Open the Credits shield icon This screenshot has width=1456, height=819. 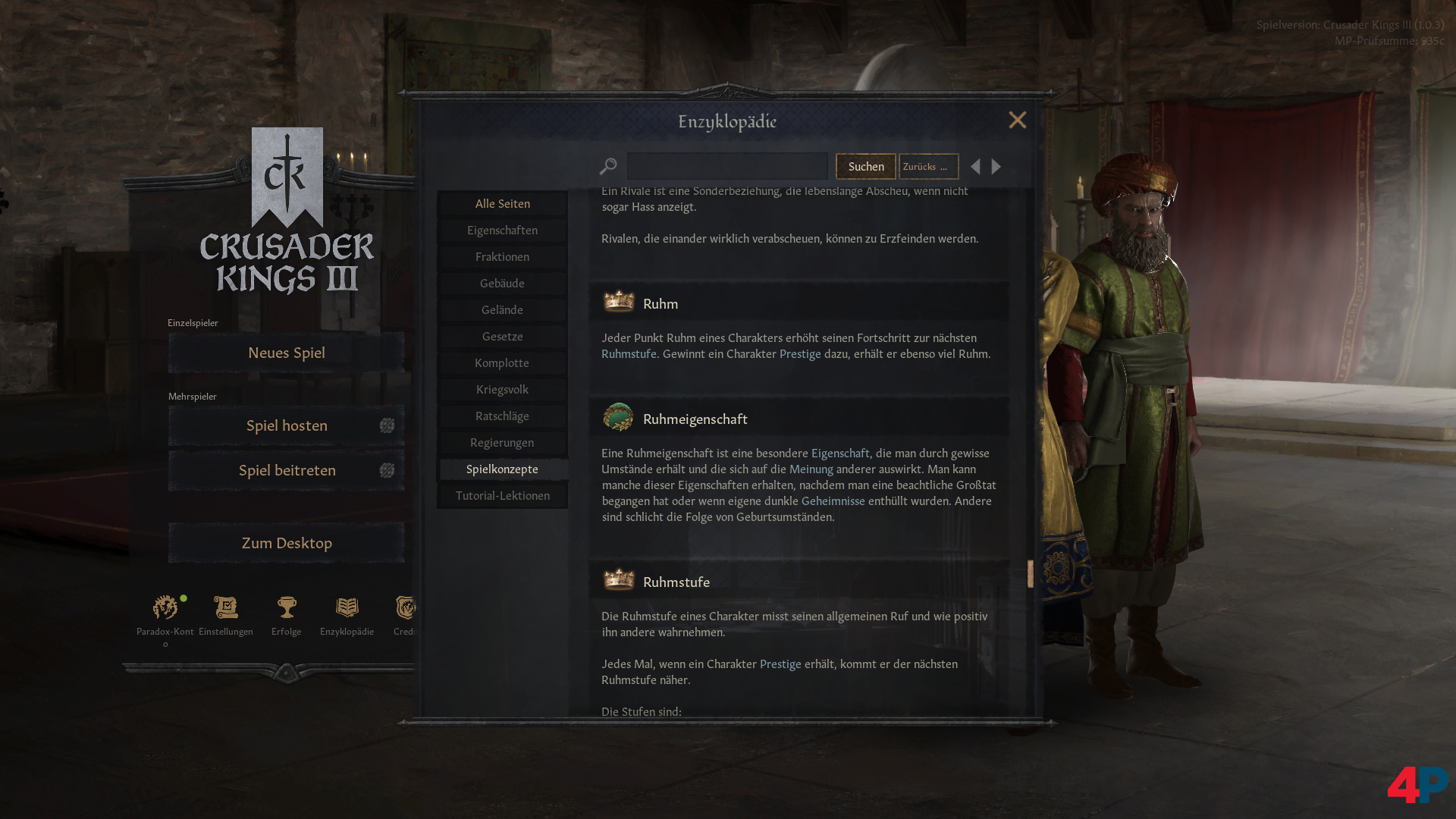(x=406, y=607)
